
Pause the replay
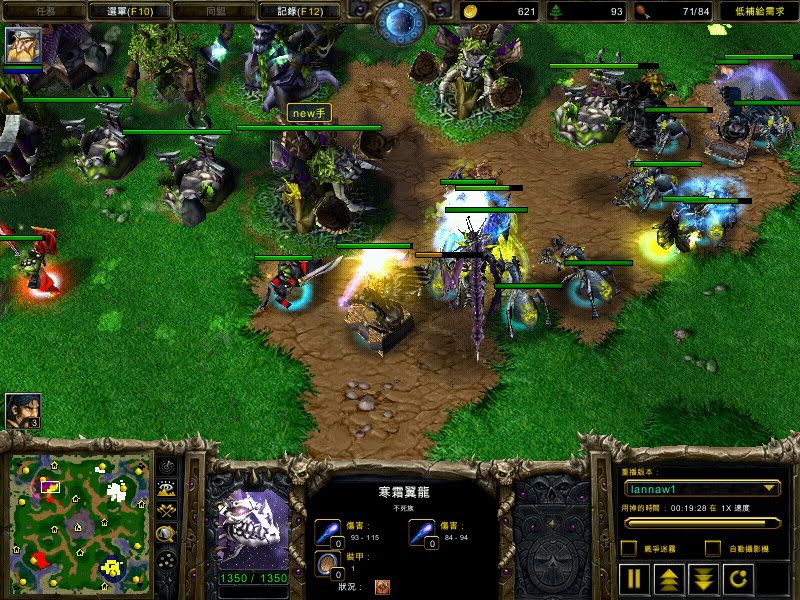(634, 578)
